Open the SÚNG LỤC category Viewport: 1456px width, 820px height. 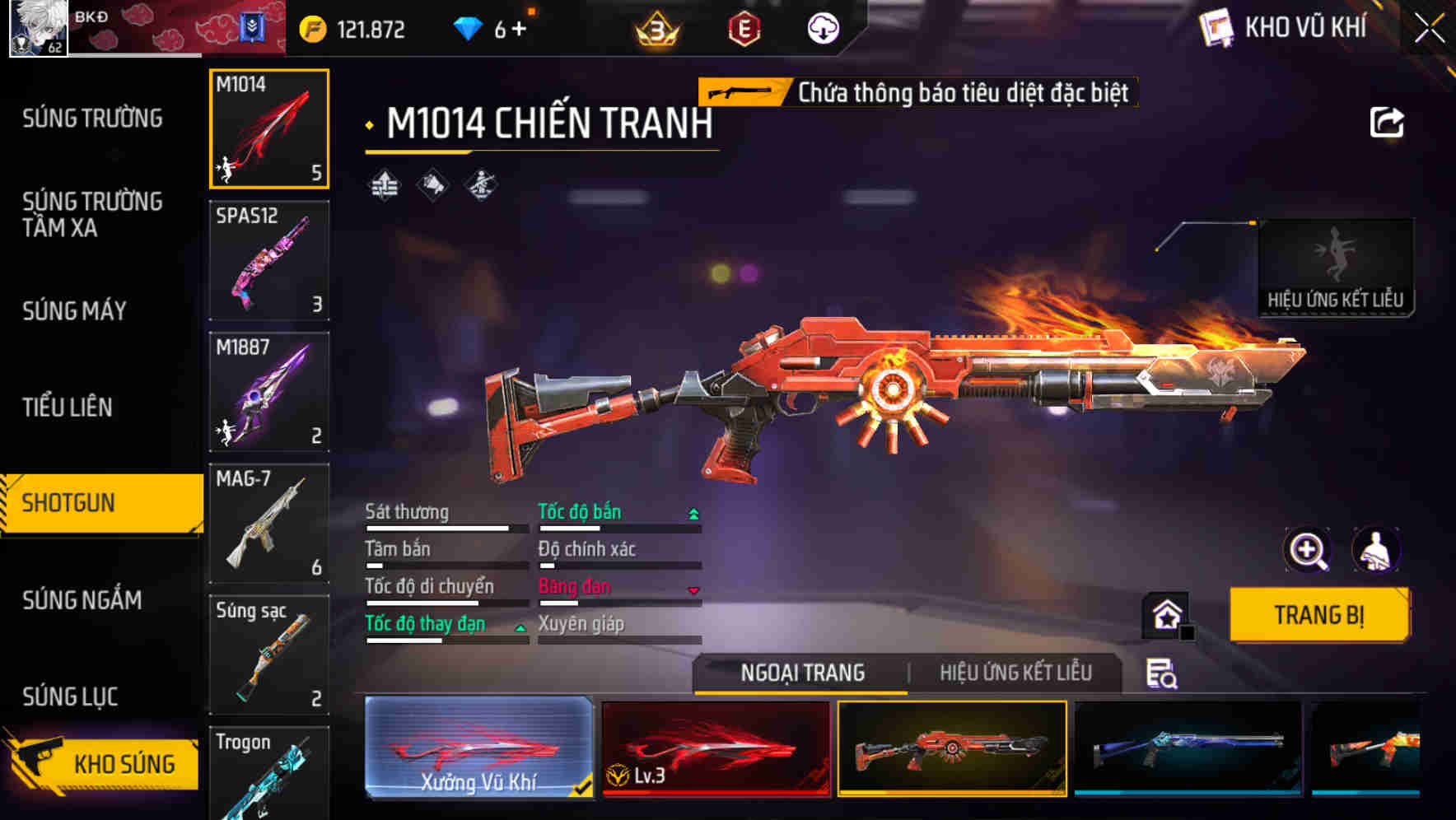[70, 697]
